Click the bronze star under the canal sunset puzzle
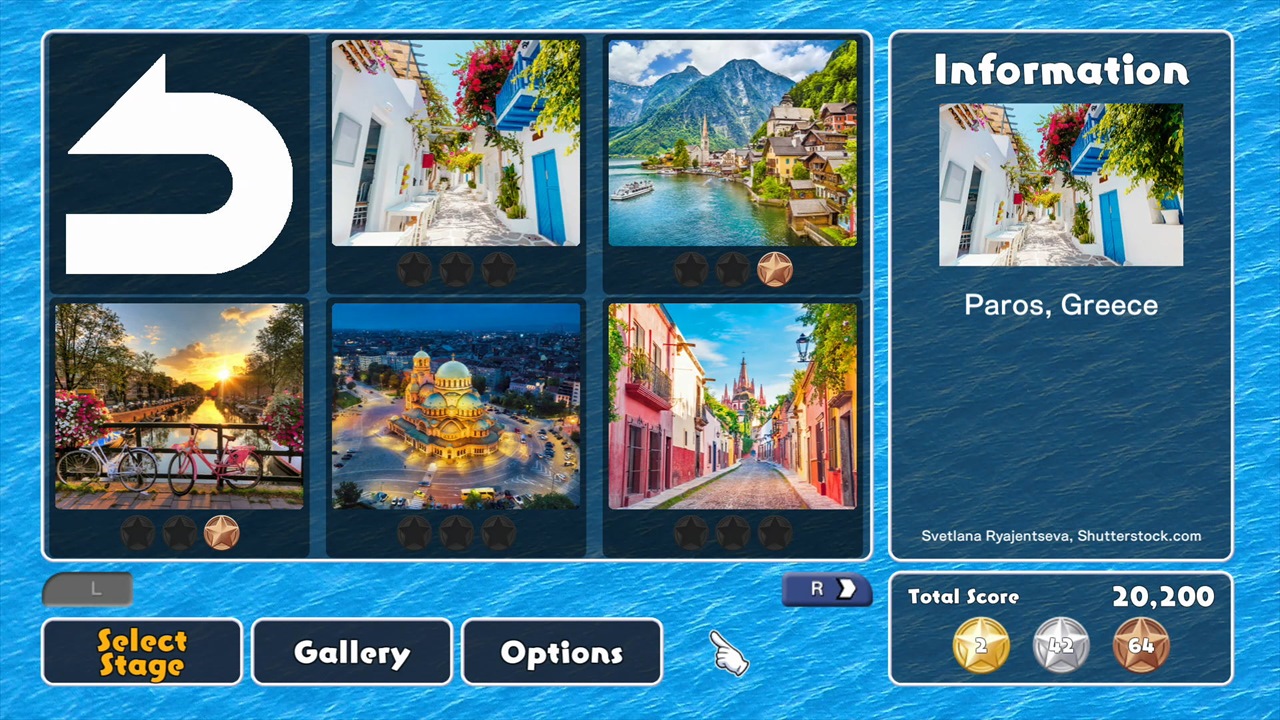This screenshot has height=720, width=1280. pos(222,532)
